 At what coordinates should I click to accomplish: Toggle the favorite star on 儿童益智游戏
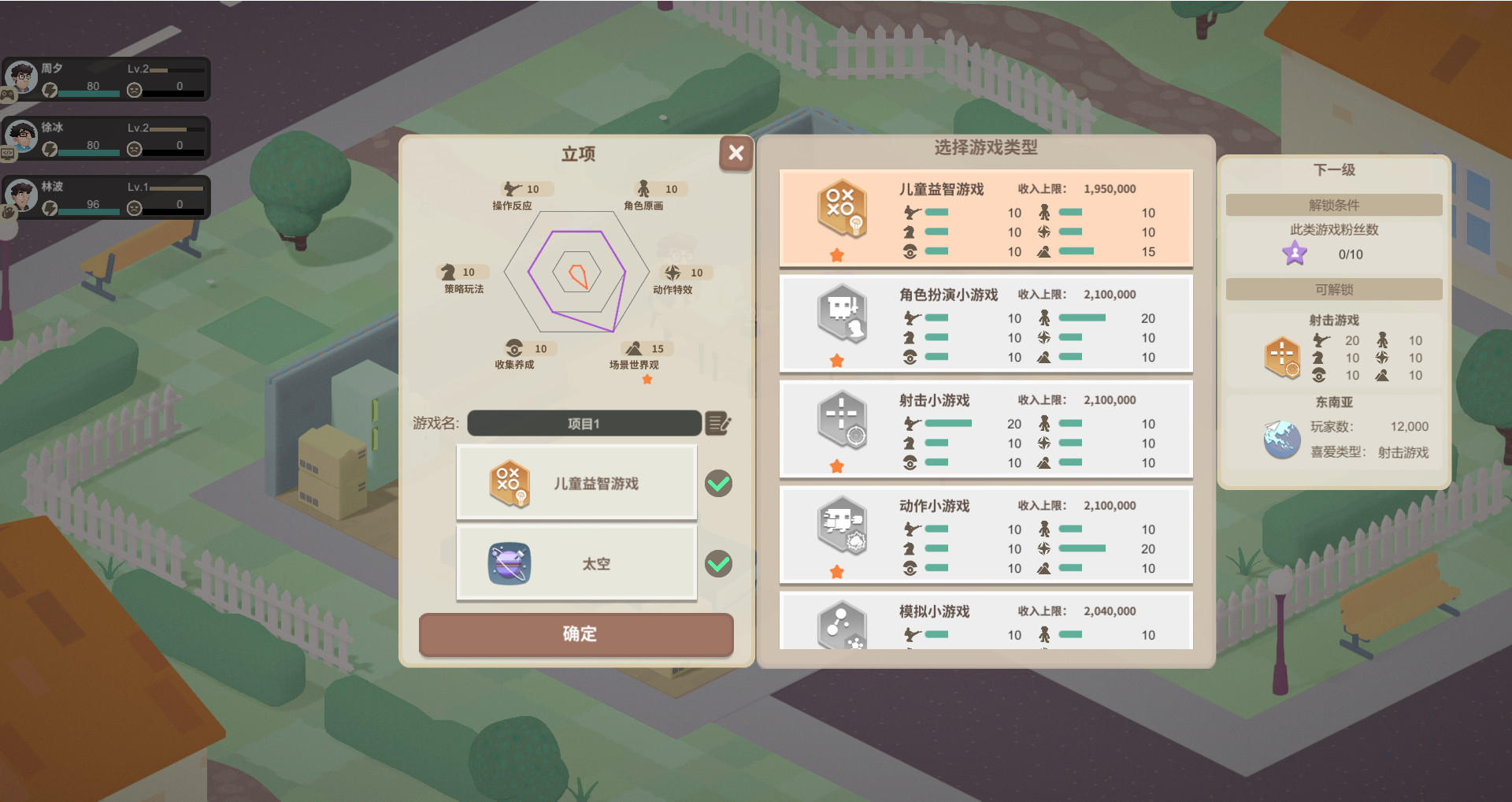[837, 253]
